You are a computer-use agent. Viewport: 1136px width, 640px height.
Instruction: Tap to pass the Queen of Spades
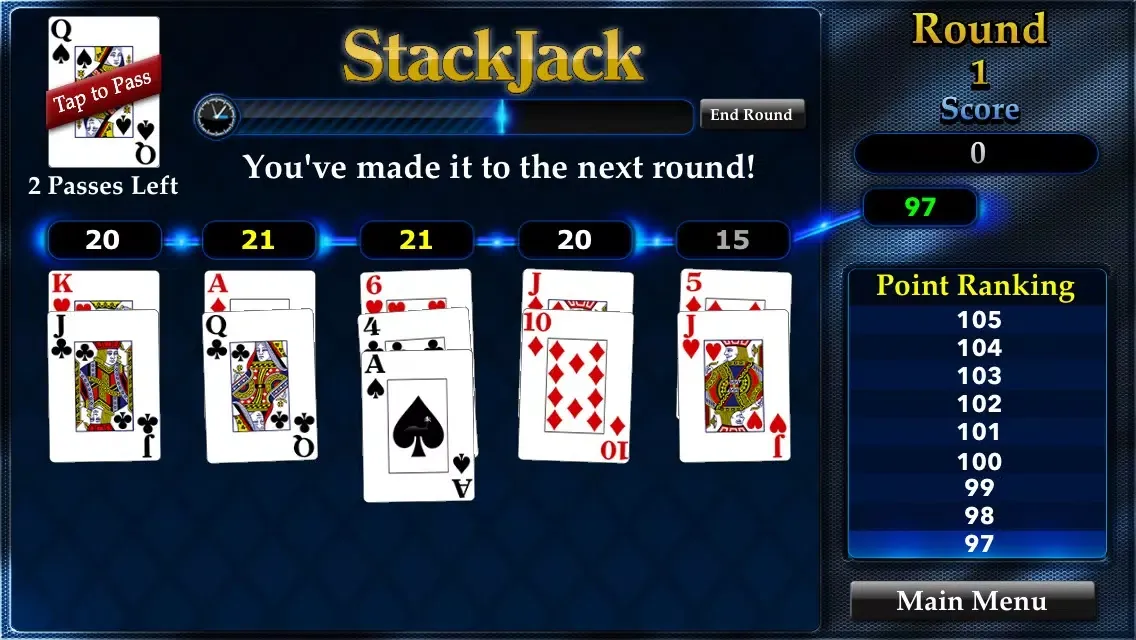point(104,92)
